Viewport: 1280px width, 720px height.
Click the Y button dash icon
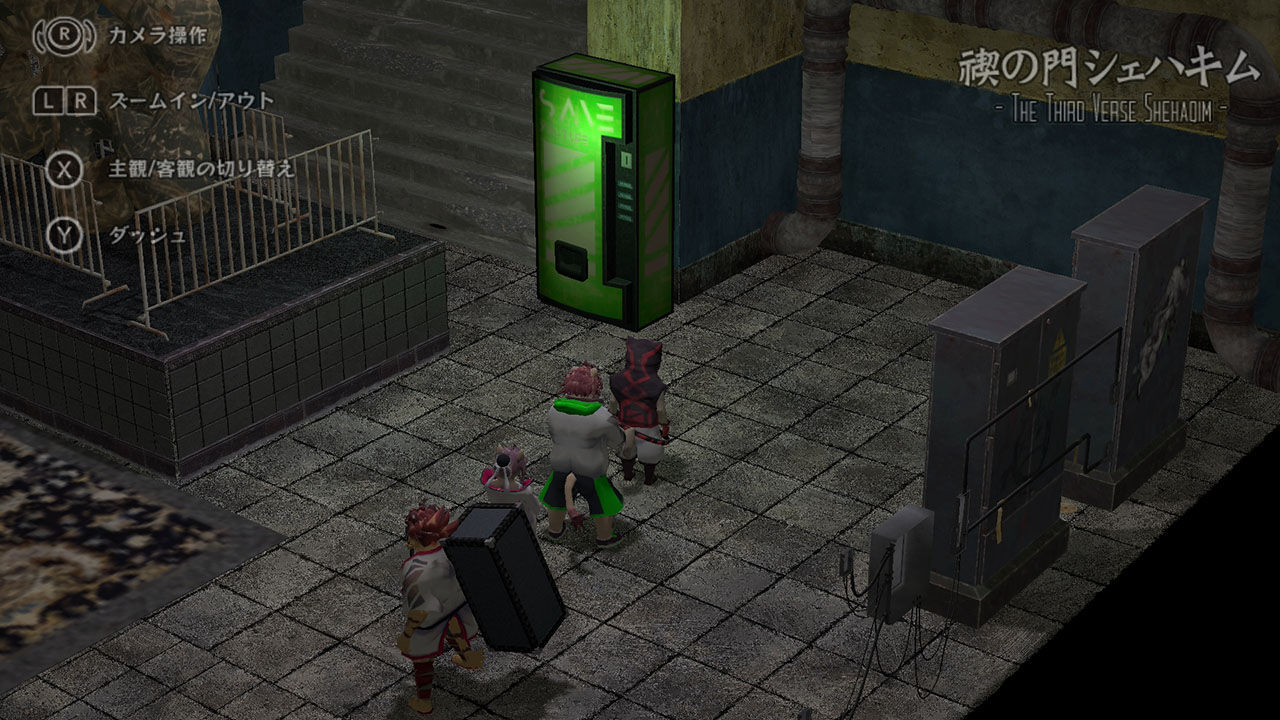pos(66,236)
